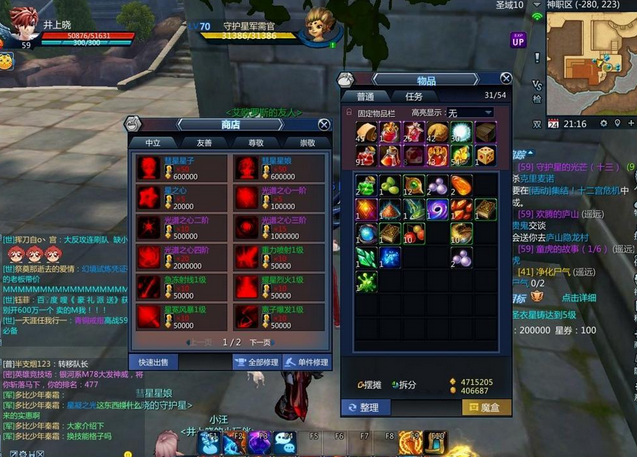
Task: Go to the next shop page 下一页
Action: tap(260, 342)
